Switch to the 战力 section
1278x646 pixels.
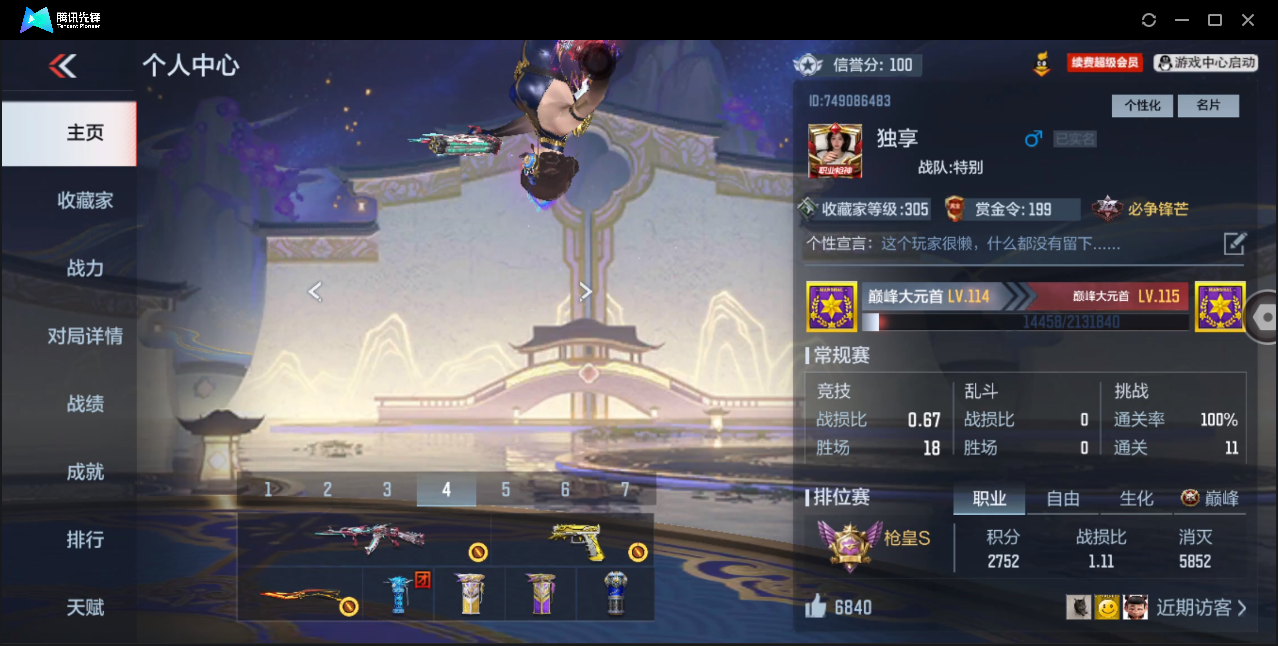click(x=85, y=268)
